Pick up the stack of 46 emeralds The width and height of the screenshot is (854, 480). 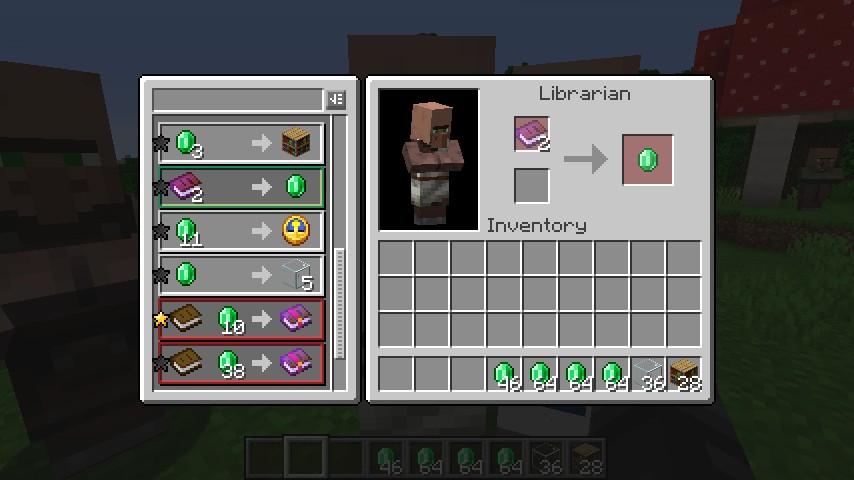pyautogui.click(x=504, y=374)
